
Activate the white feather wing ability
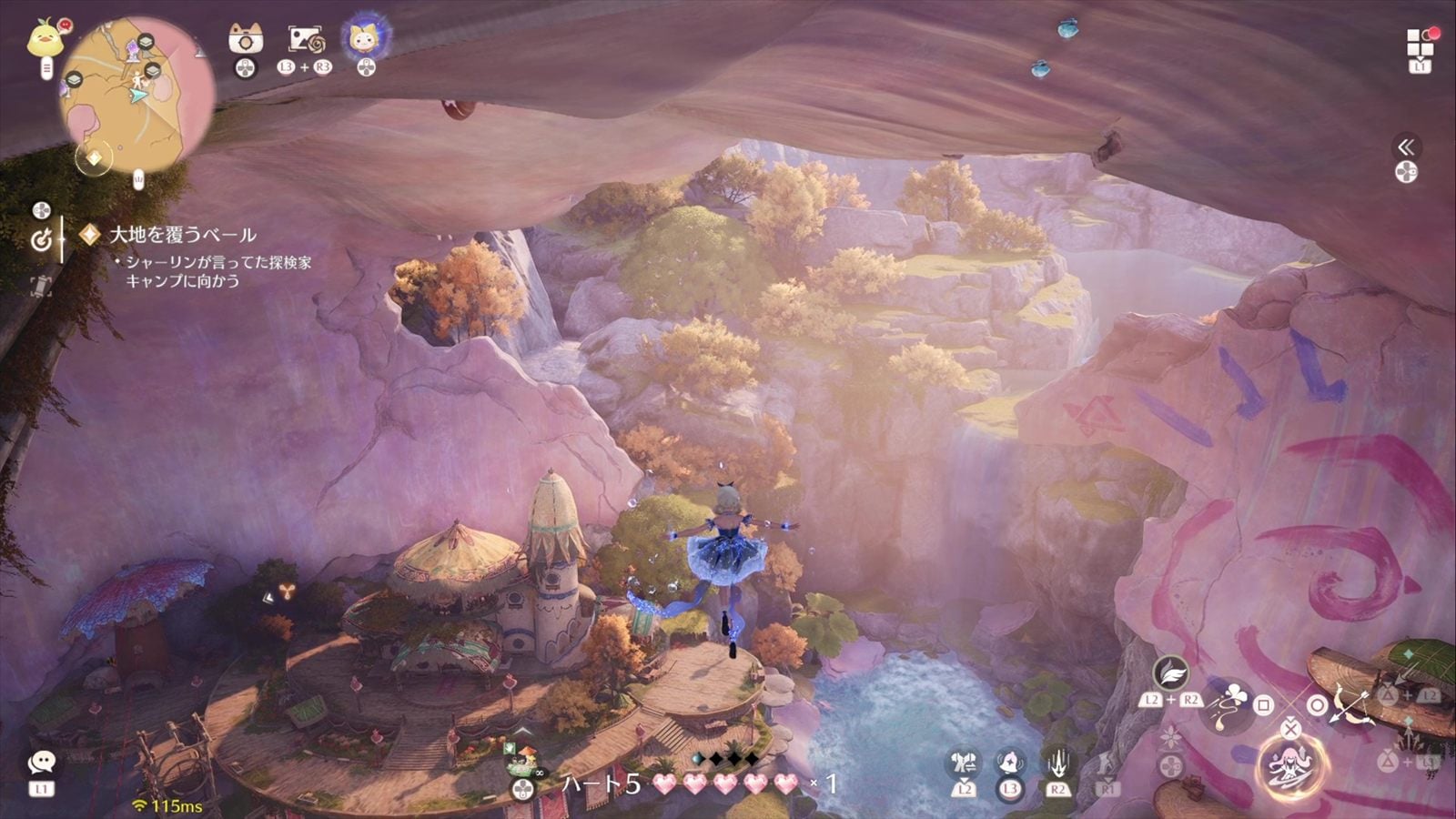click(1170, 673)
